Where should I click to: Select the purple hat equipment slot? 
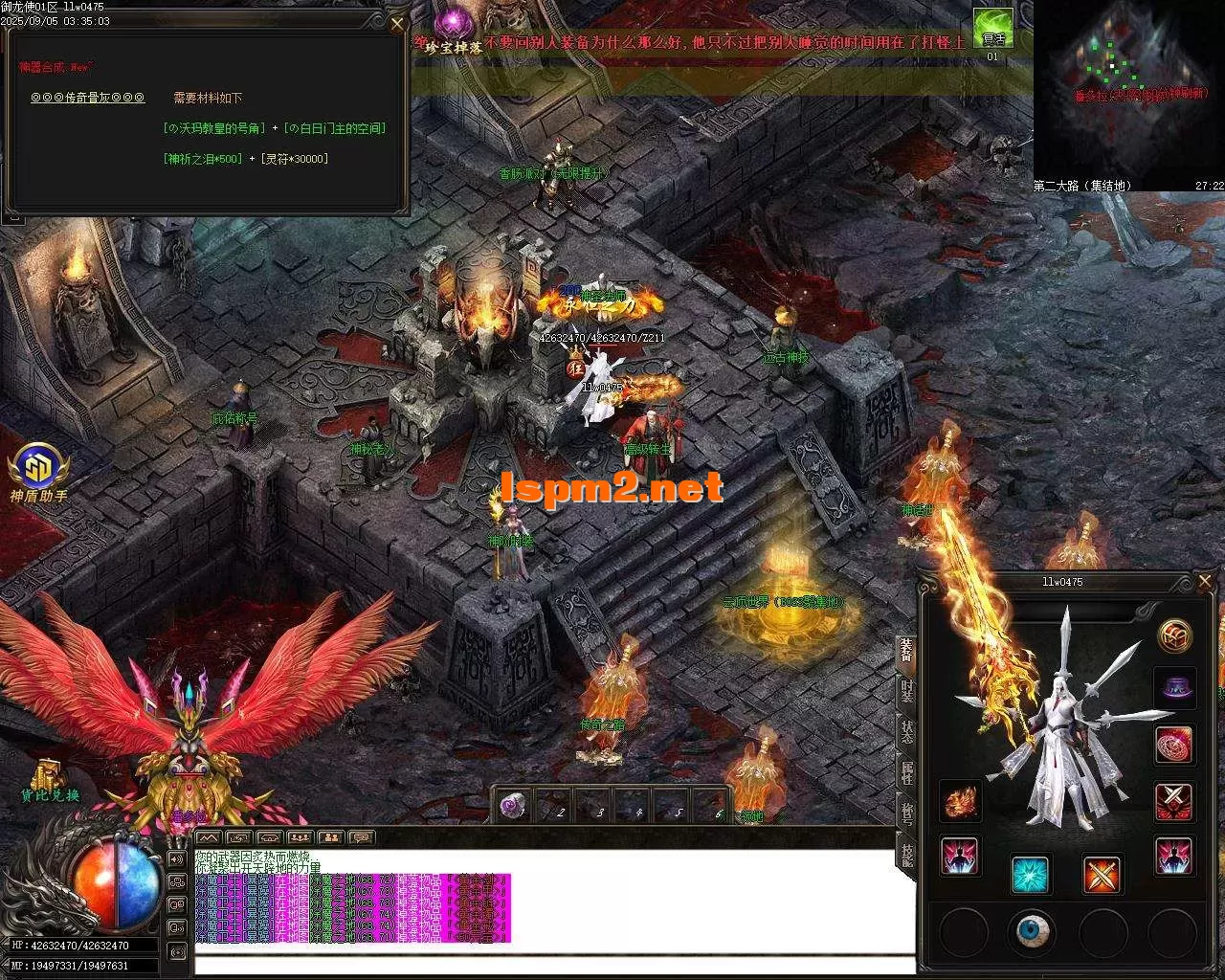click(1173, 688)
